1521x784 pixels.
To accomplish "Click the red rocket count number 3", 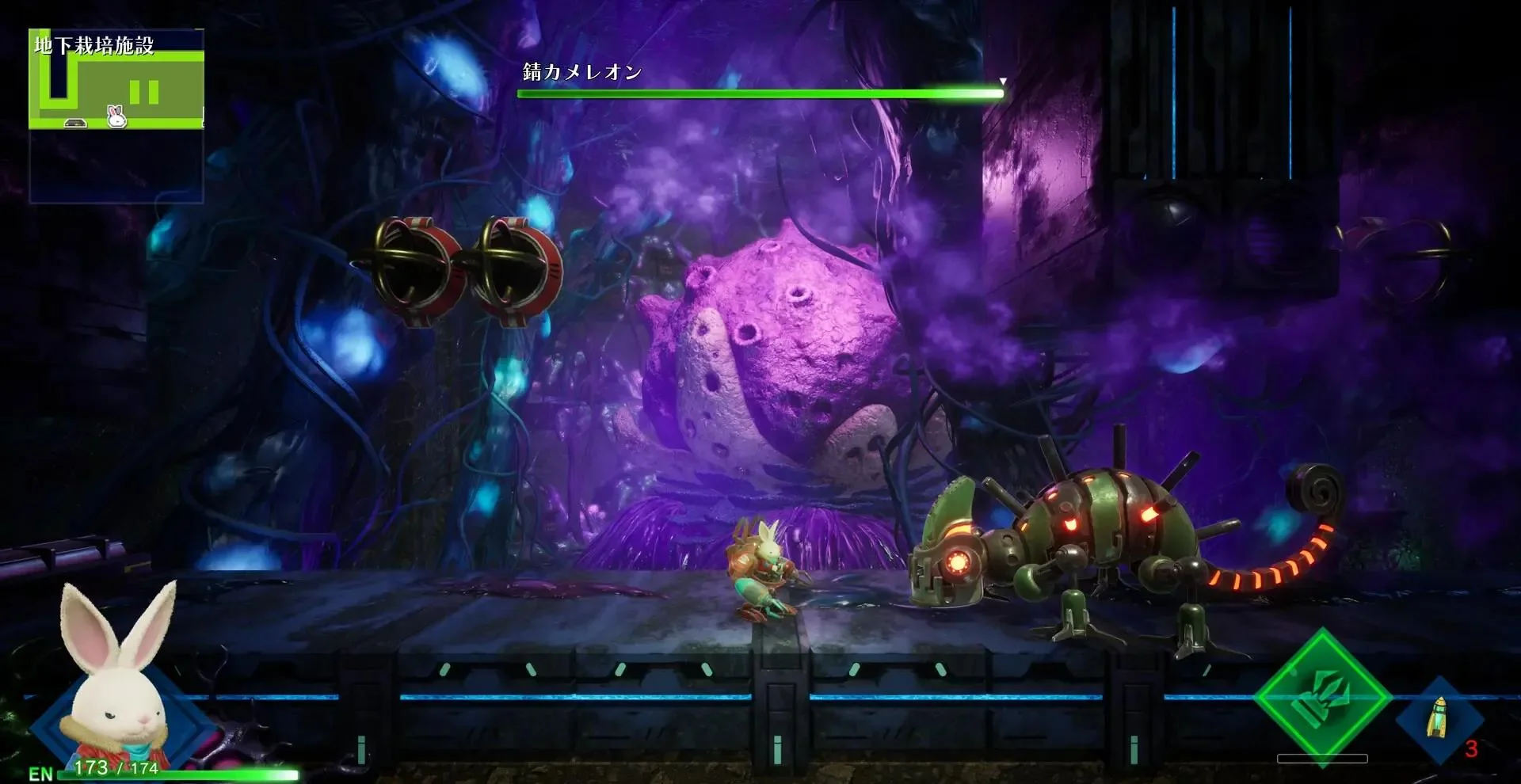I will (1472, 748).
